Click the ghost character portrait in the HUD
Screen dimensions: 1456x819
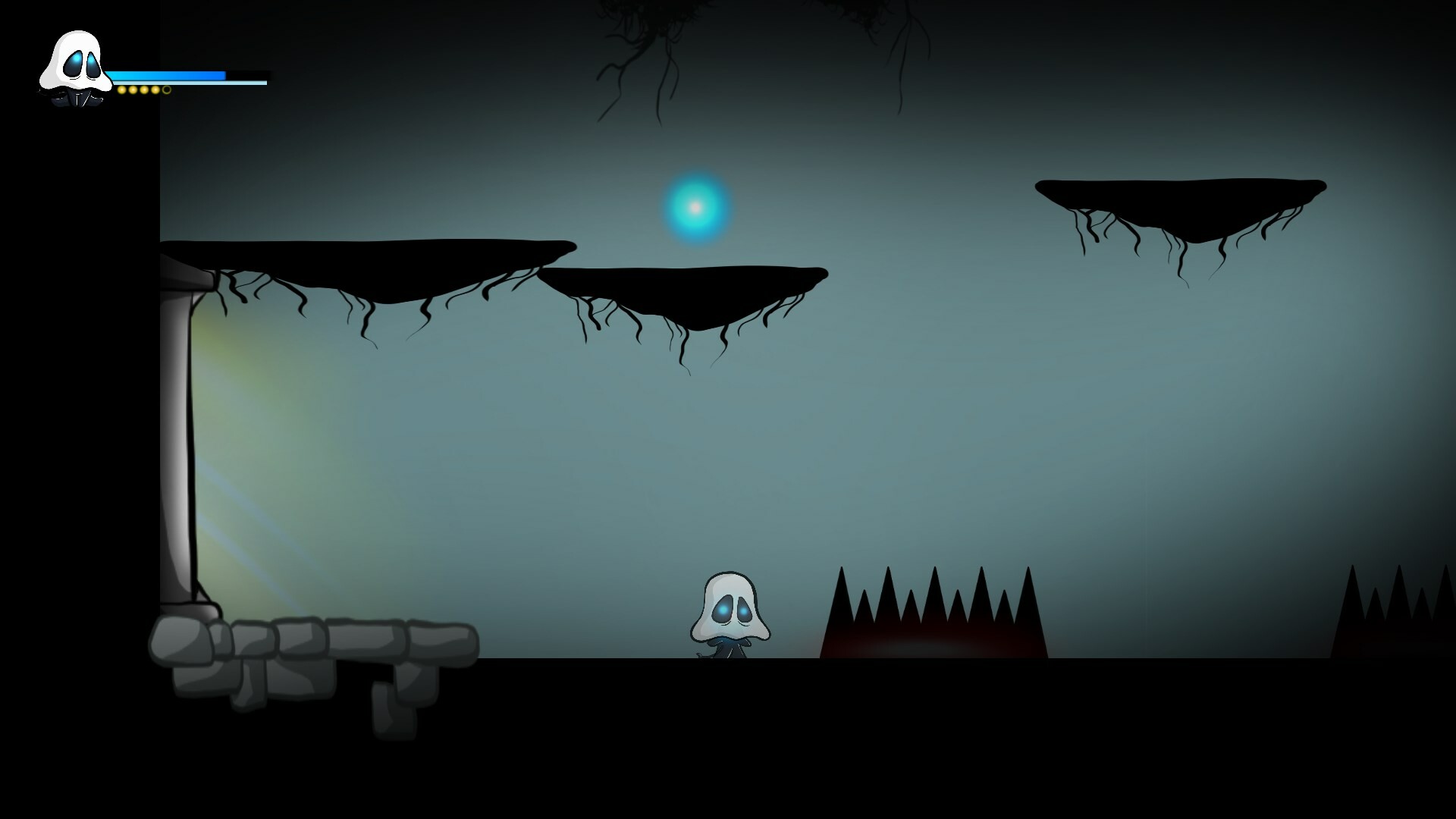point(76,68)
